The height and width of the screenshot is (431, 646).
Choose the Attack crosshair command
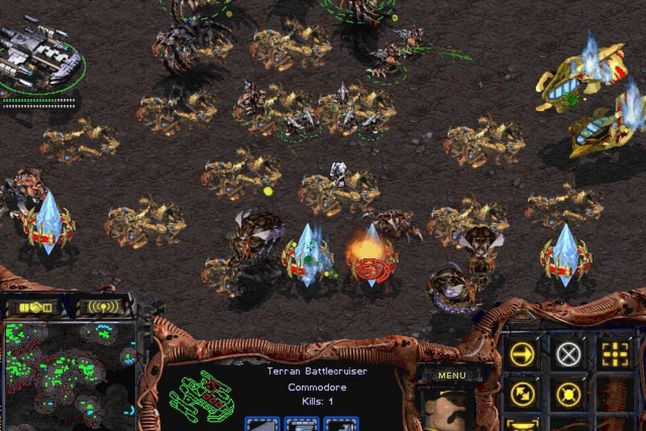615,353
